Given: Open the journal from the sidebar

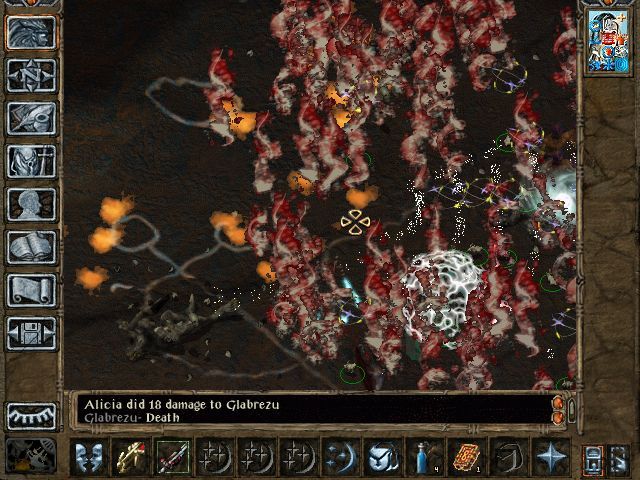Looking at the screenshot, I should coord(31,117).
